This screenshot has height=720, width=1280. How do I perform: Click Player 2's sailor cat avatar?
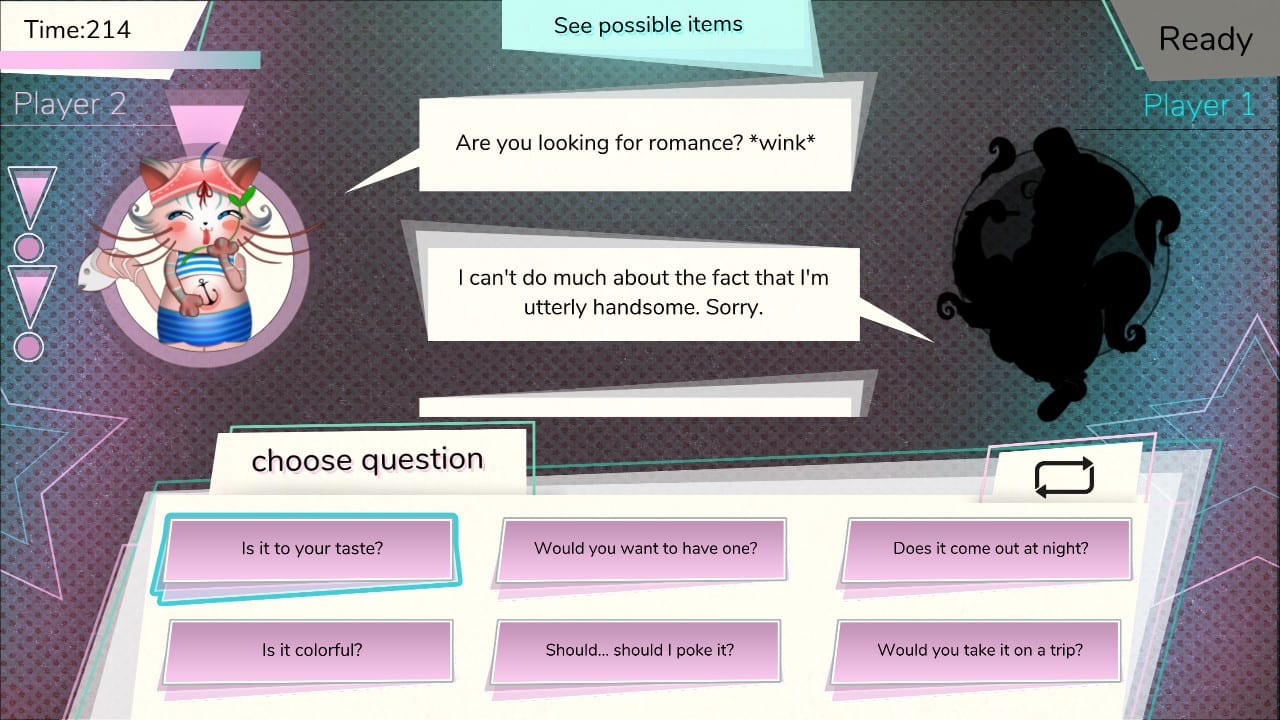point(202,250)
